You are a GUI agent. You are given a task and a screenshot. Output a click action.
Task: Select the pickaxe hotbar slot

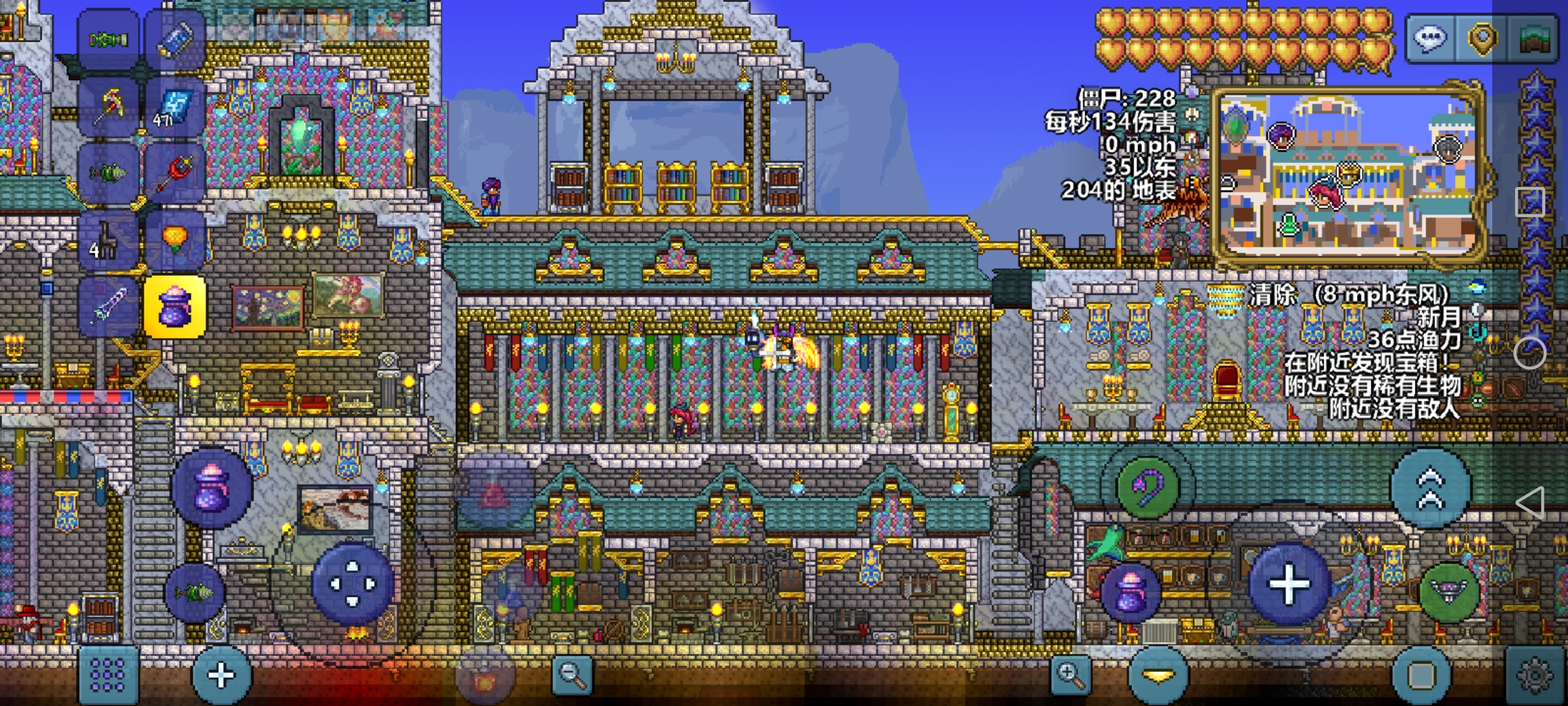(x=109, y=107)
